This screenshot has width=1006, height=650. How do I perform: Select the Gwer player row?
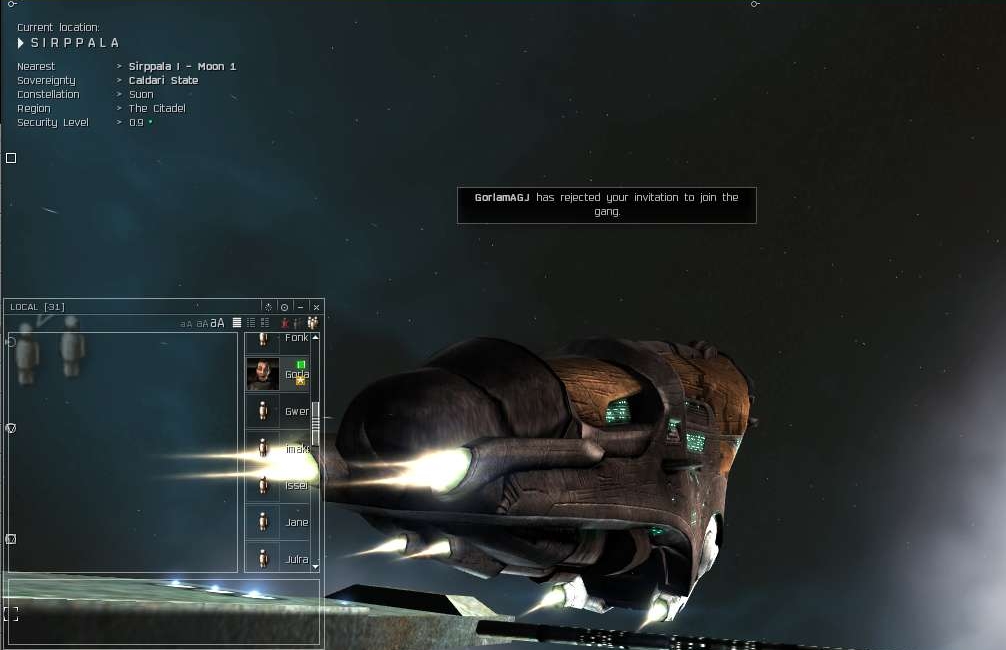(x=280, y=411)
